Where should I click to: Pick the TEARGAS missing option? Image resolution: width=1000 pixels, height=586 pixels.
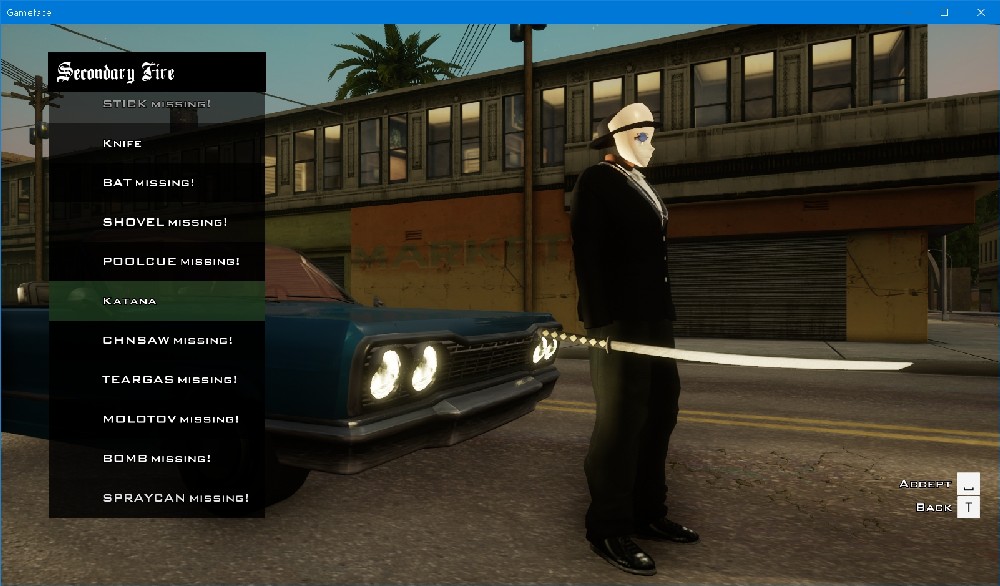tap(157, 380)
